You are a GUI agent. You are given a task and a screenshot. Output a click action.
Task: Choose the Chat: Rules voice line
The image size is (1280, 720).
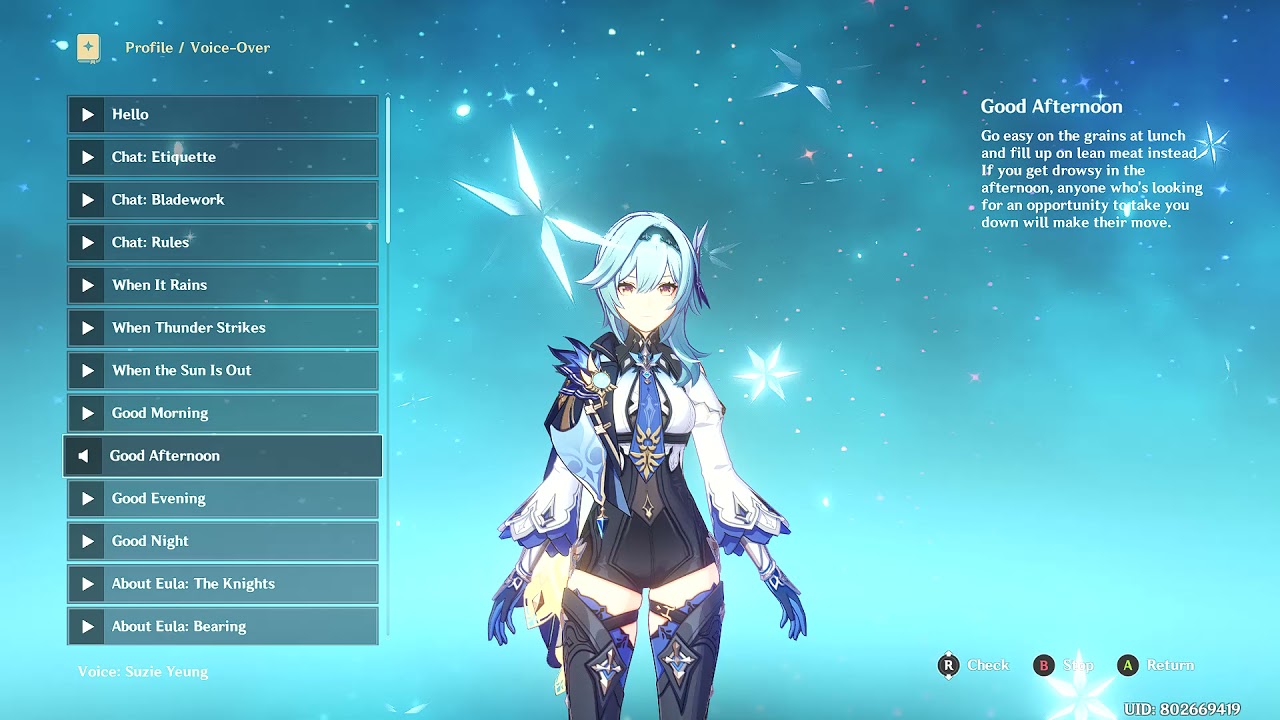(x=222, y=242)
